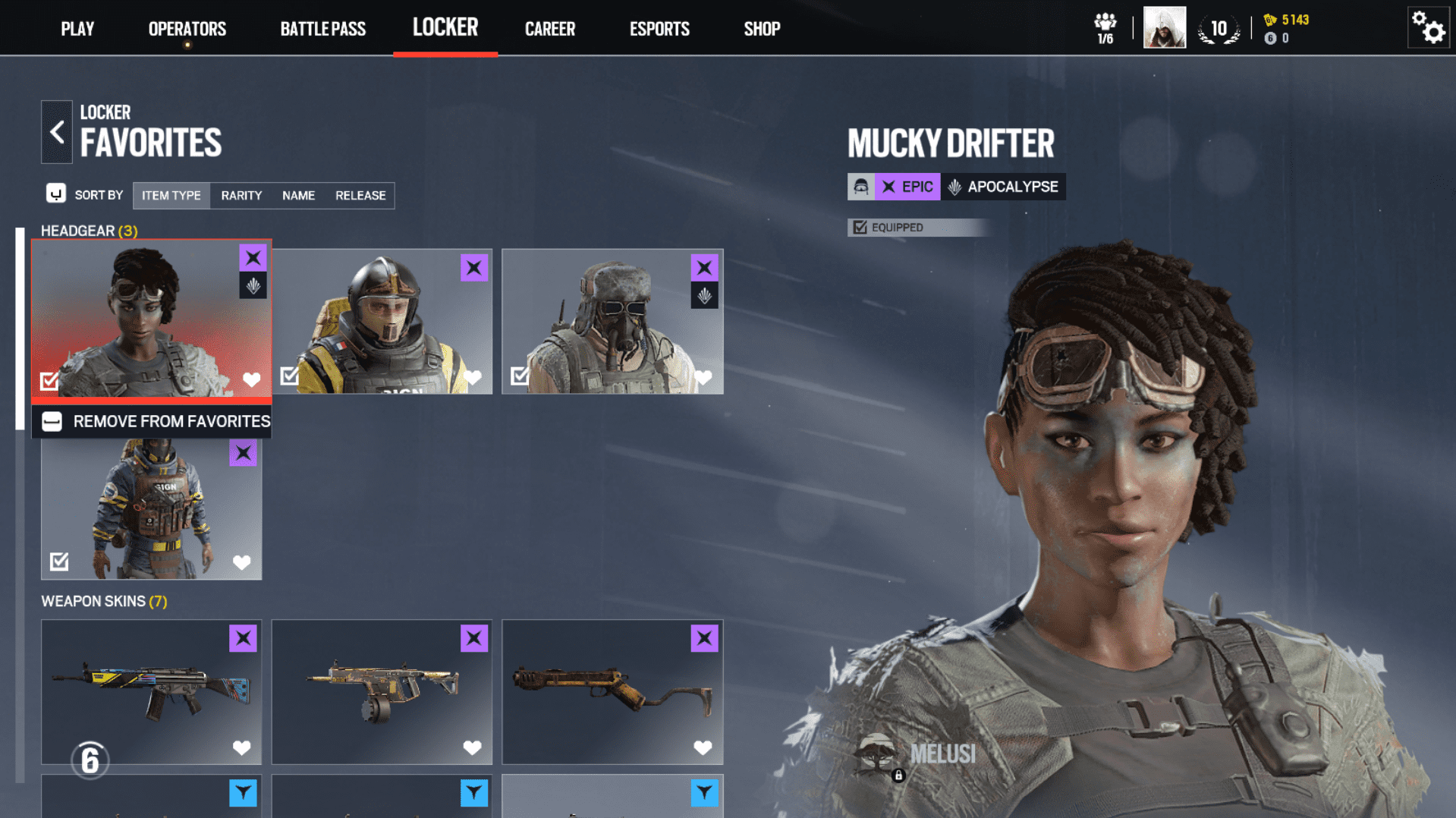Open the Esports section
The image size is (1456, 818).
pos(659,29)
